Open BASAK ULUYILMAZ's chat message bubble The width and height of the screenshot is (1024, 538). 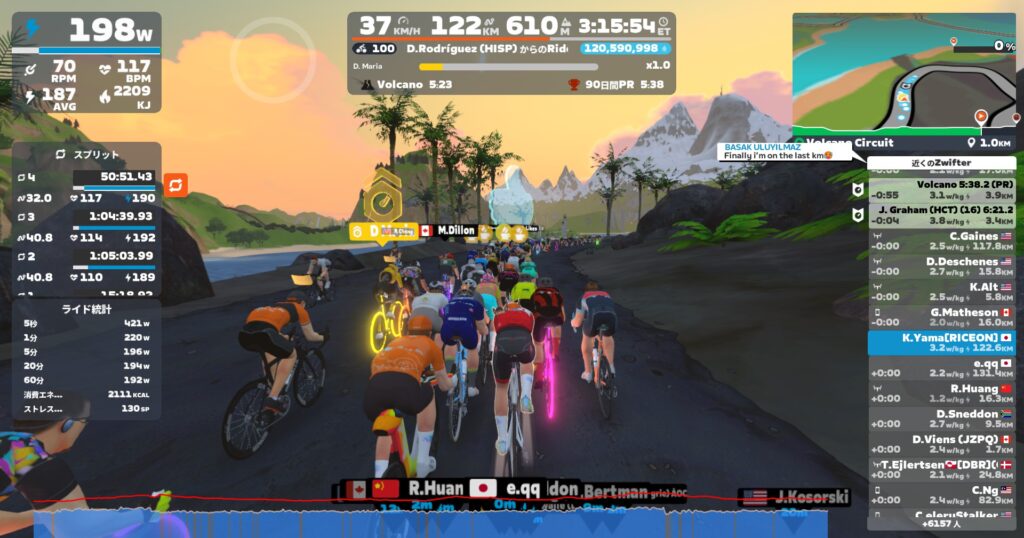(783, 151)
